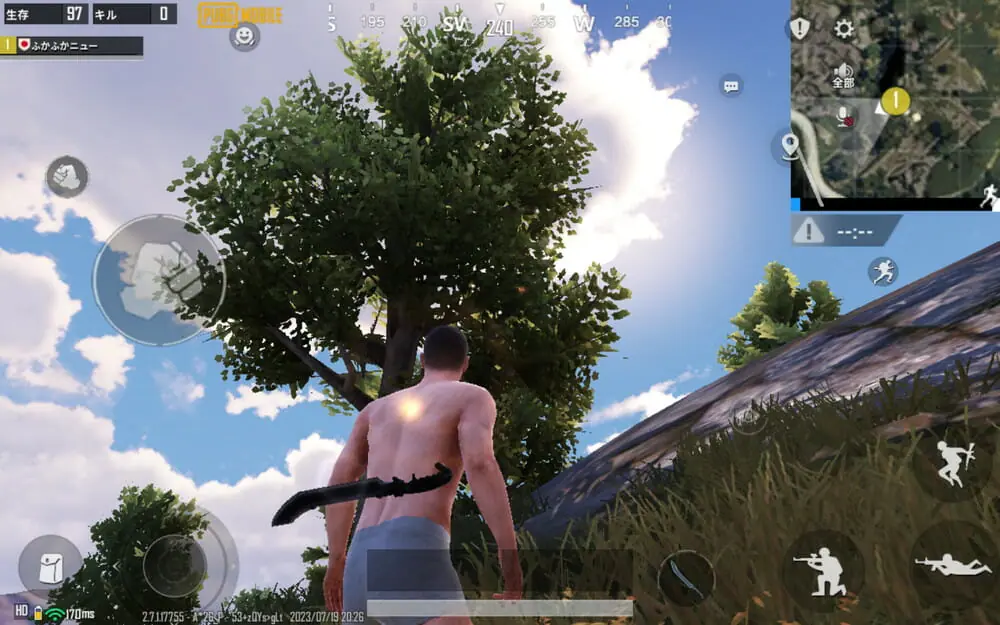This screenshot has height=625, width=1000.
Task: Crouch using the kneeling soldier button
Action: [822, 570]
